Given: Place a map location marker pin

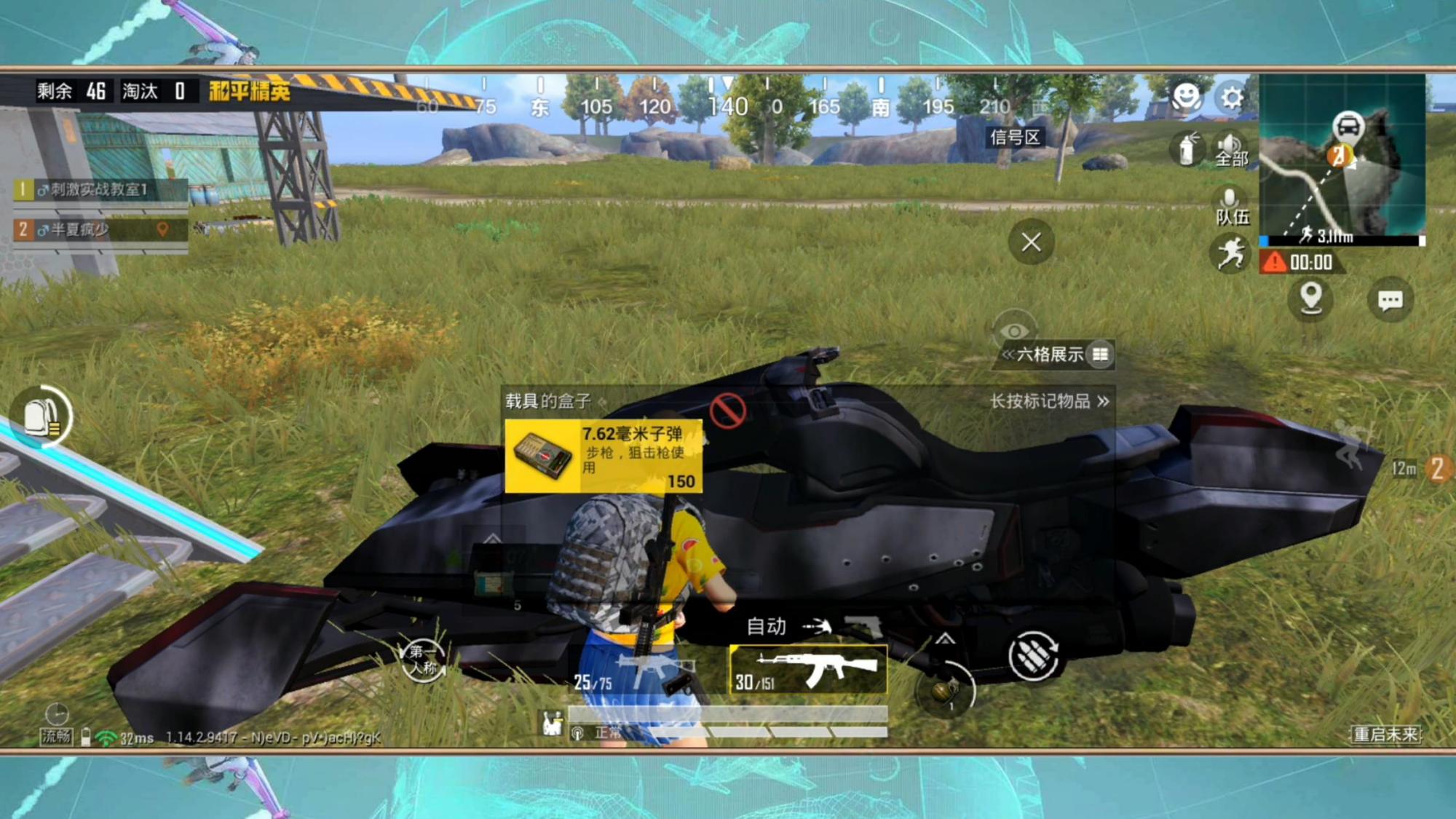Looking at the screenshot, I should (x=1310, y=298).
